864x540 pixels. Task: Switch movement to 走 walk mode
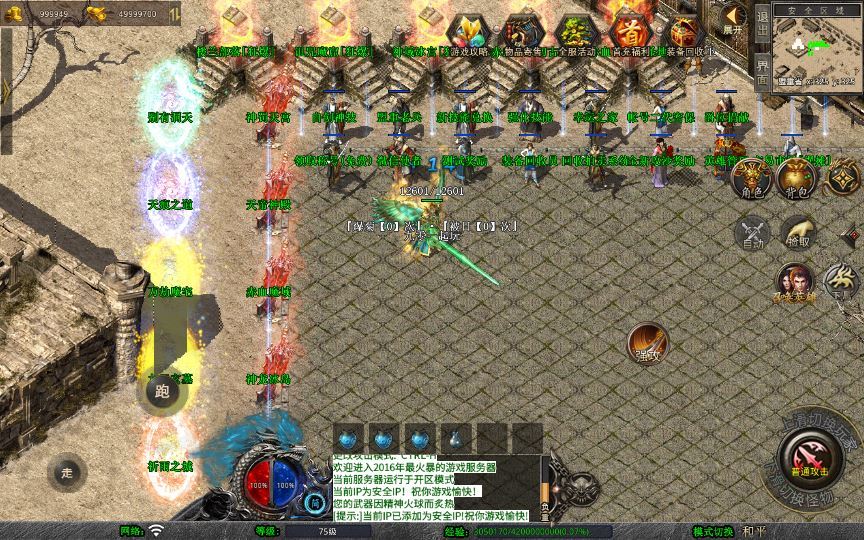(68, 472)
